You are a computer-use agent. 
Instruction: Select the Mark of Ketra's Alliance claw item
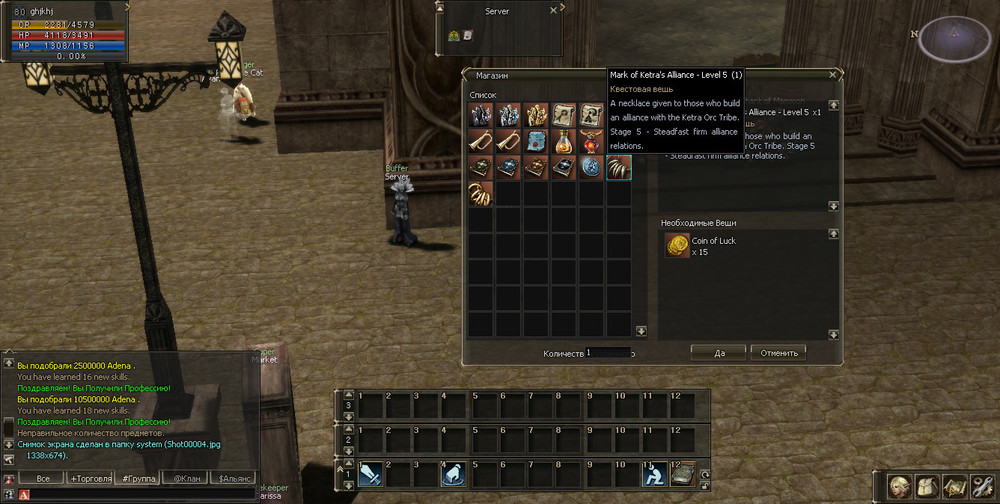[619, 167]
